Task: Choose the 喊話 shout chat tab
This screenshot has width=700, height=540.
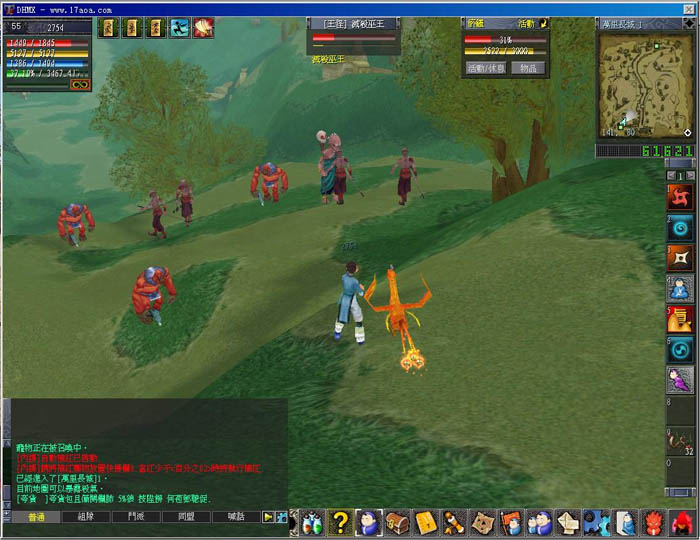Action: [236, 517]
